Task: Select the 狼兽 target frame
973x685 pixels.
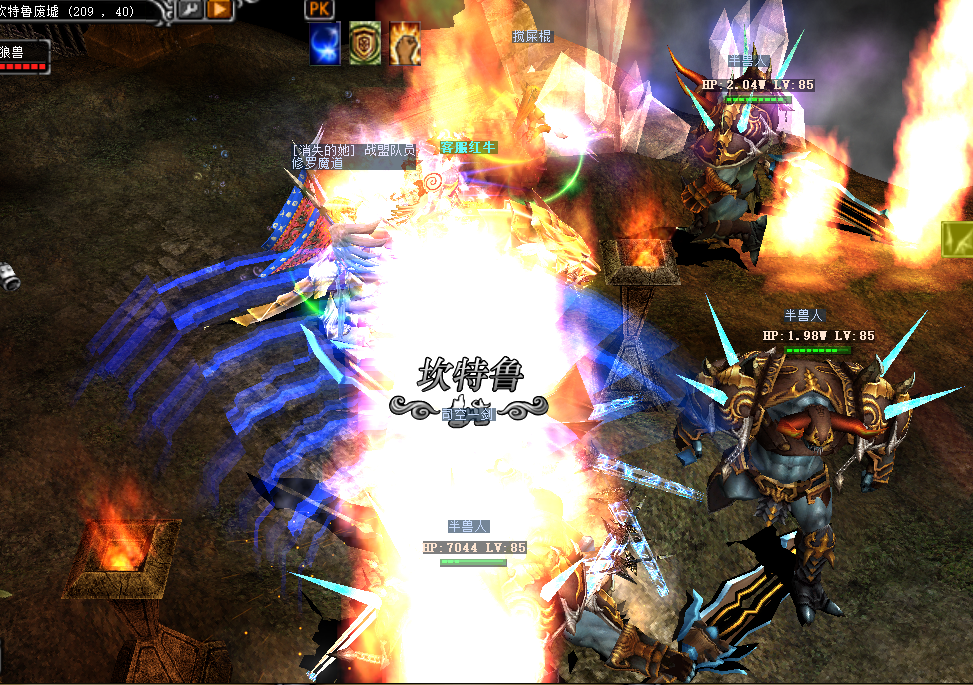Action: (24, 57)
